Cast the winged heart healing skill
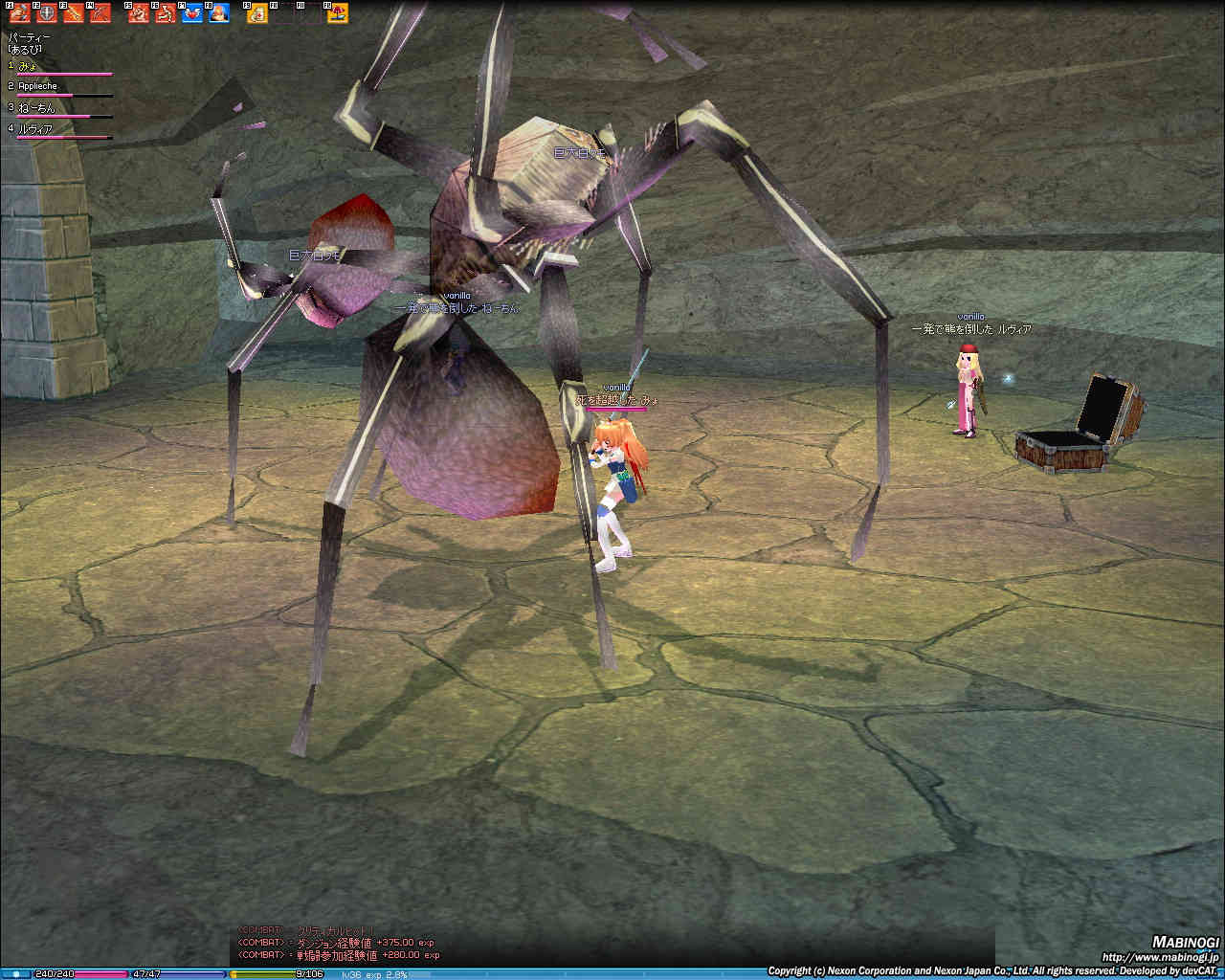 click(x=191, y=13)
